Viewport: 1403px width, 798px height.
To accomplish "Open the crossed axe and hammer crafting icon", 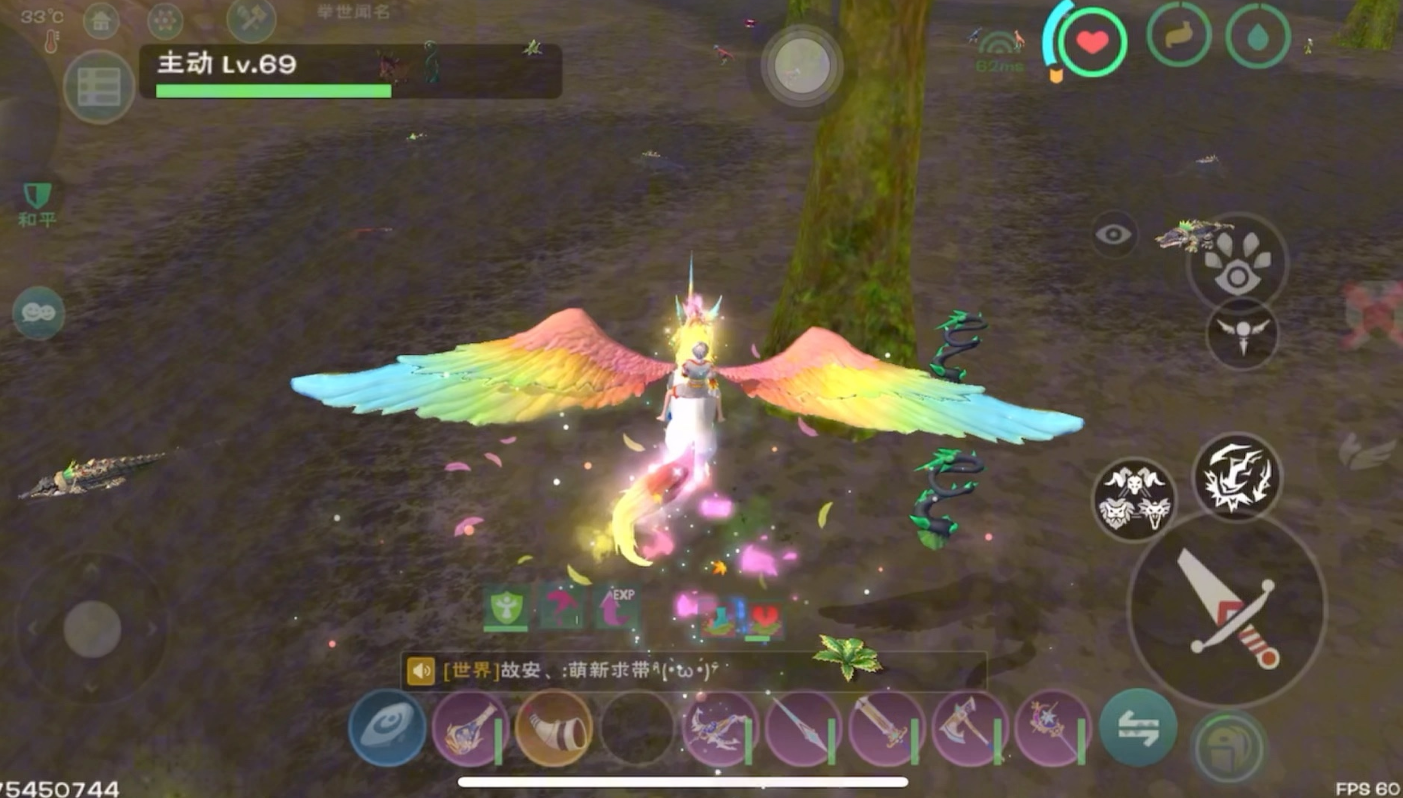I will click(251, 19).
